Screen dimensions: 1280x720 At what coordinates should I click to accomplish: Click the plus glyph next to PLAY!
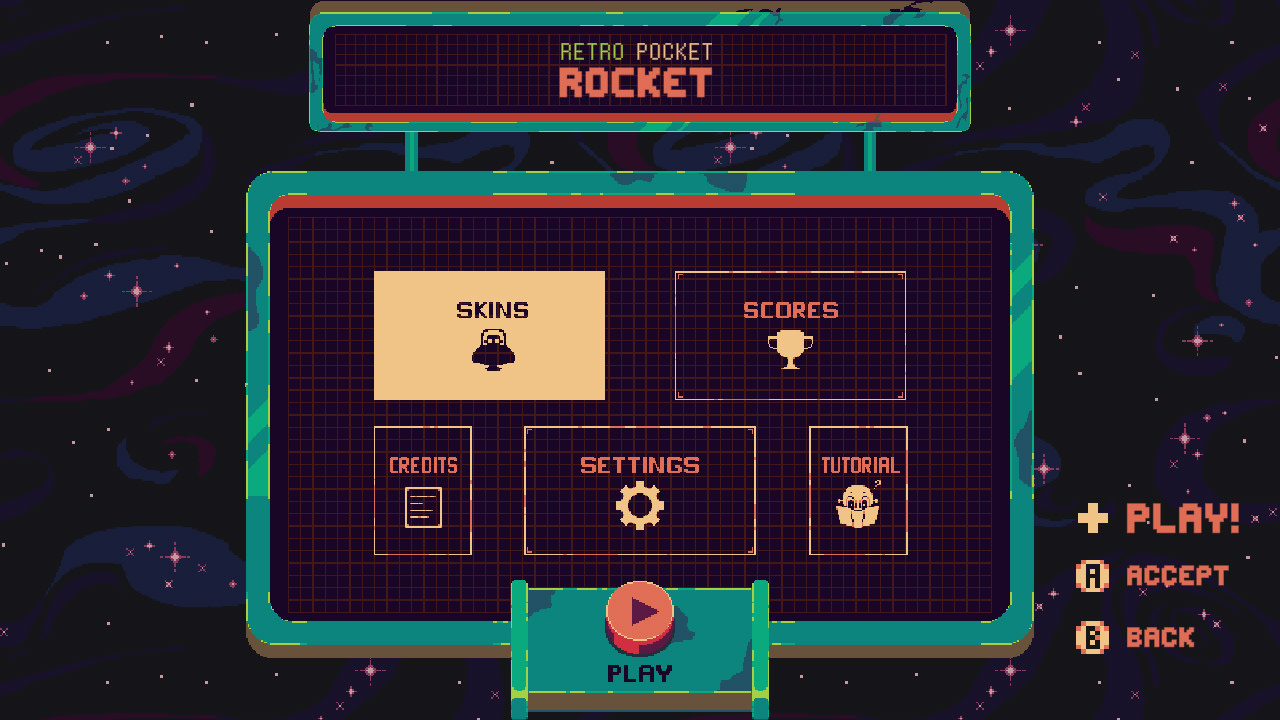[1093, 518]
